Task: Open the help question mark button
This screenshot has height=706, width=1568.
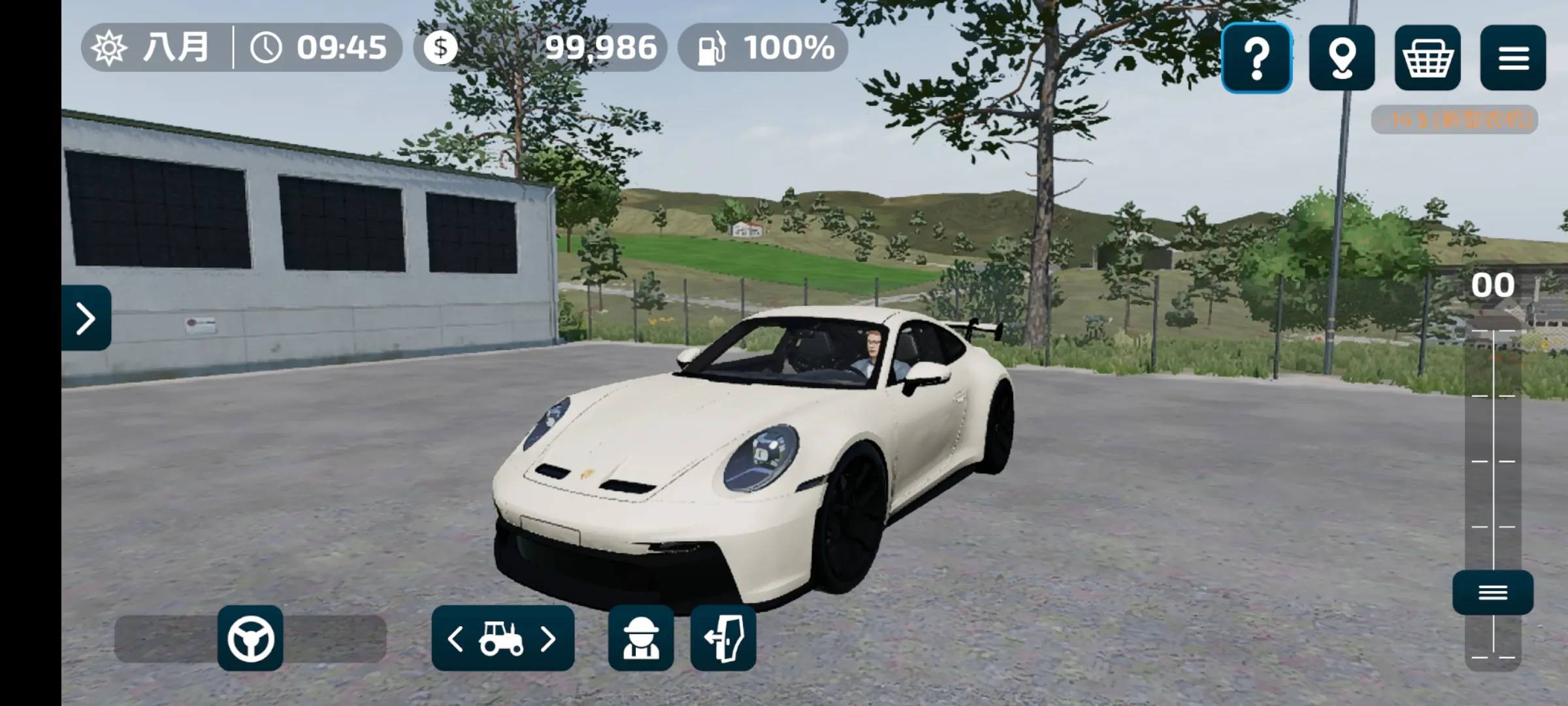Action: click(1256, 58)
